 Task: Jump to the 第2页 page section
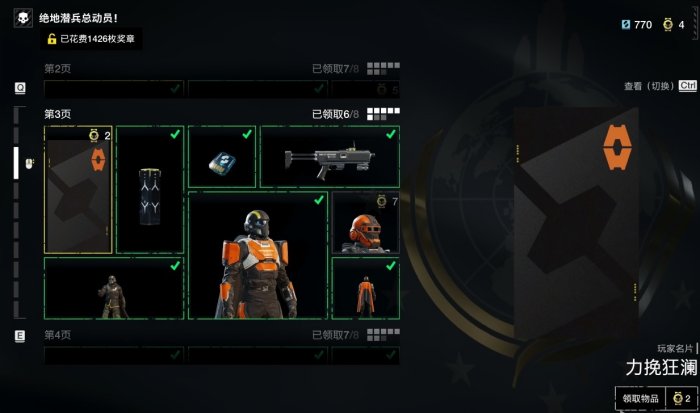point(58,69)
